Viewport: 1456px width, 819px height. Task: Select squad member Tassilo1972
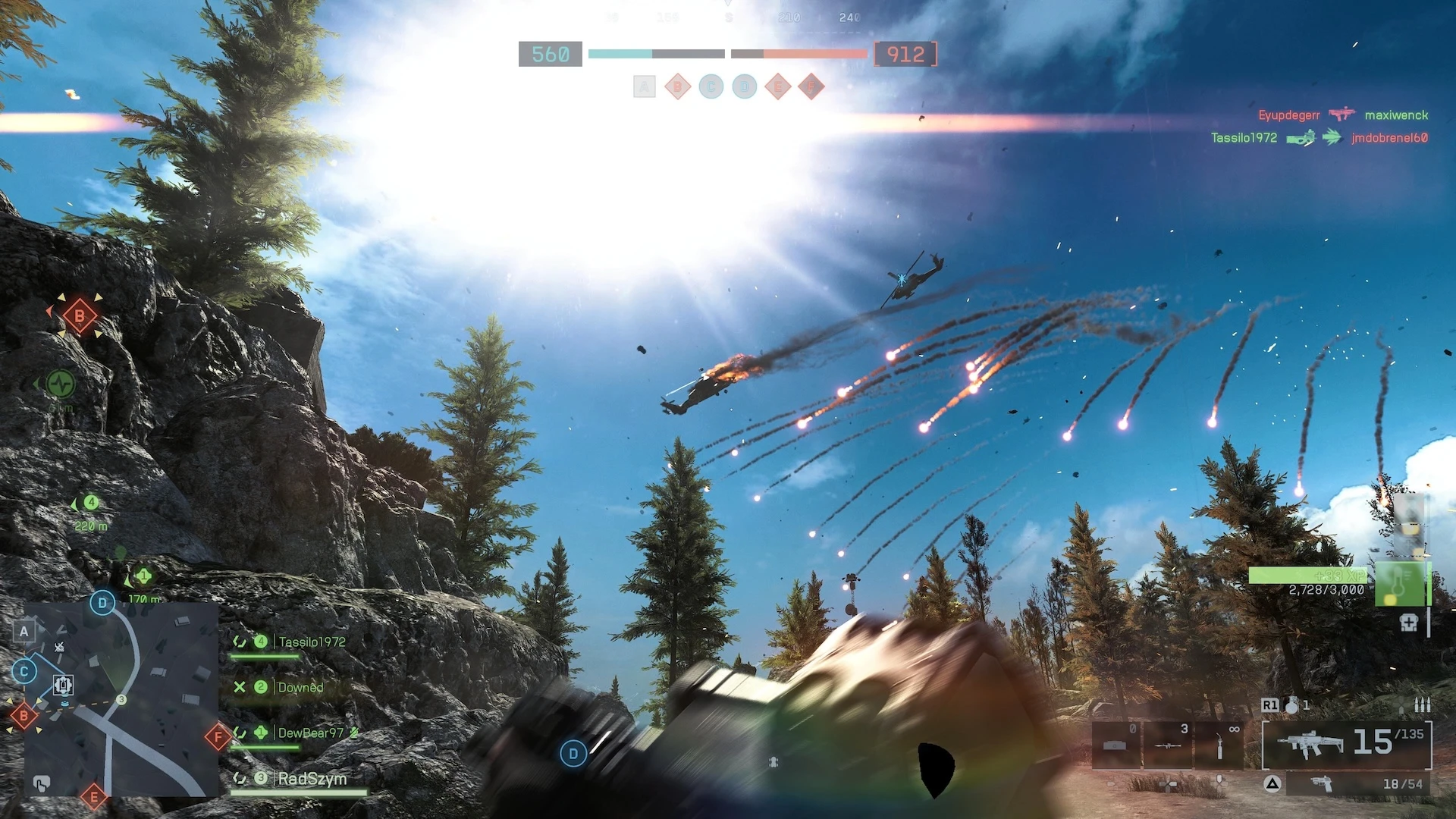point(311,642)
